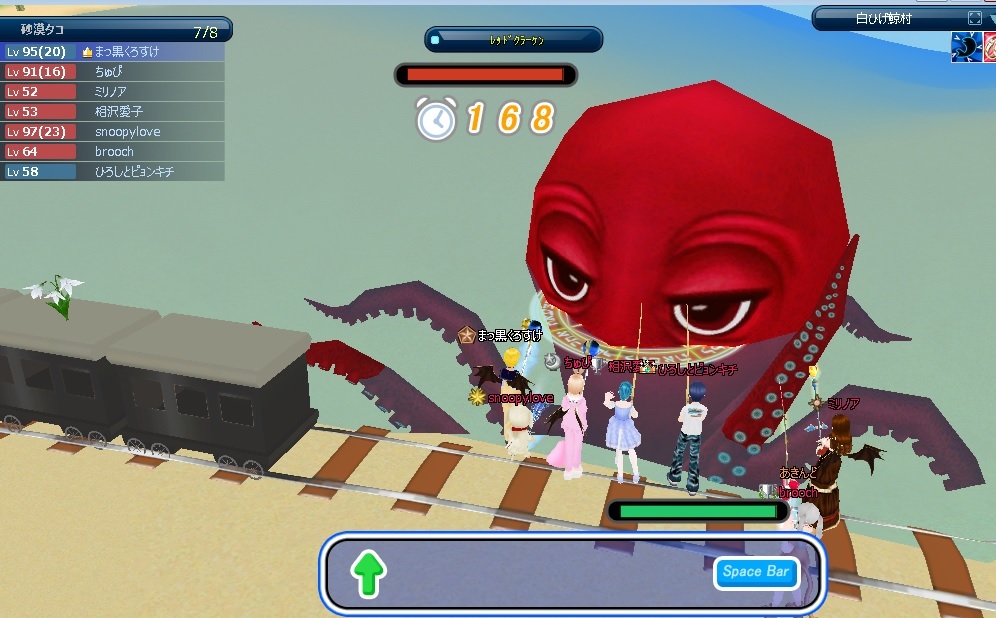Choose ミリノア in the party list
Viewport: 996px width, 618px height.
pyautogui.click(x=110, y=91)
